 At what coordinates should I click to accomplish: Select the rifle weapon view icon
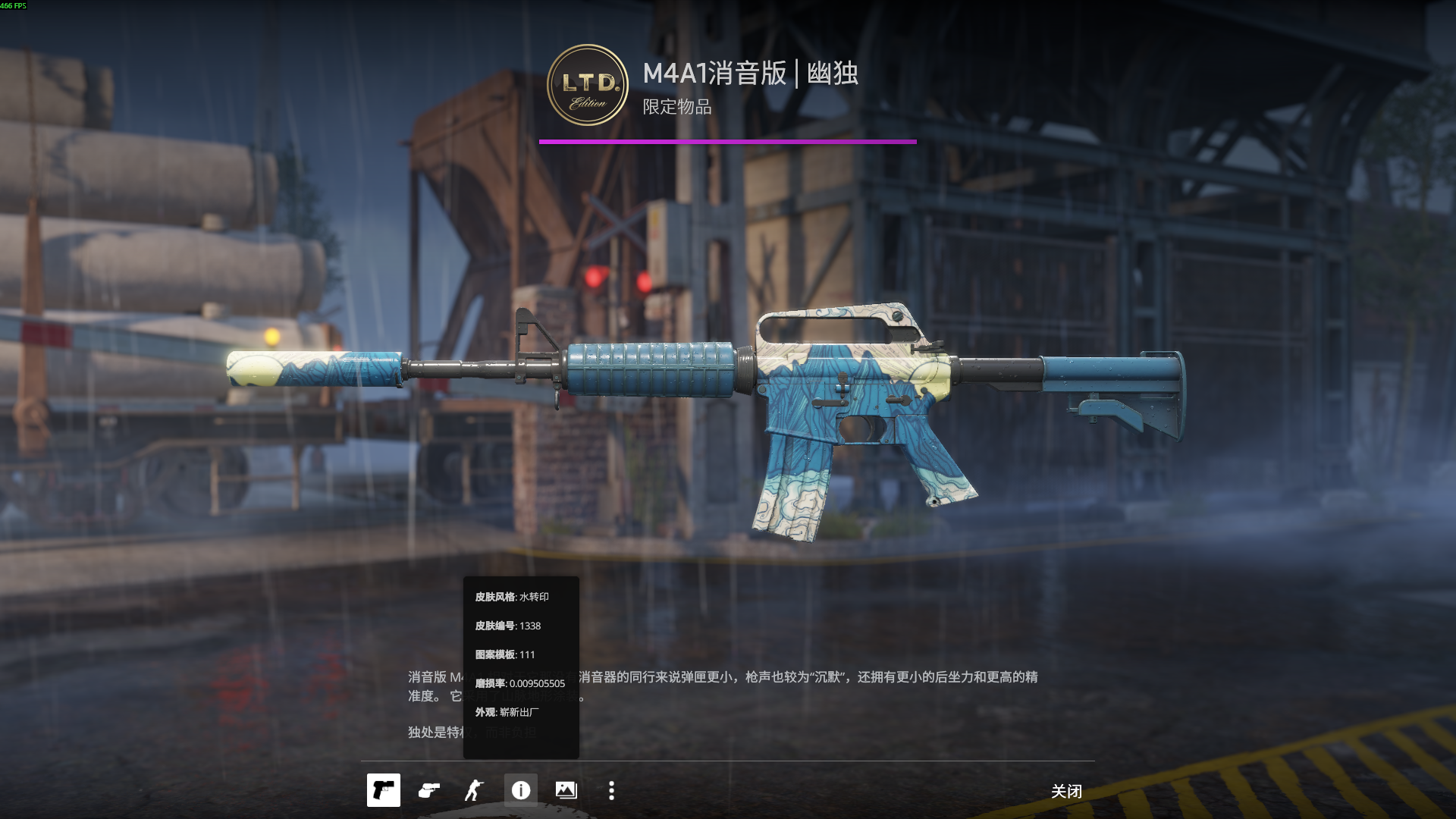pos(383,790)
